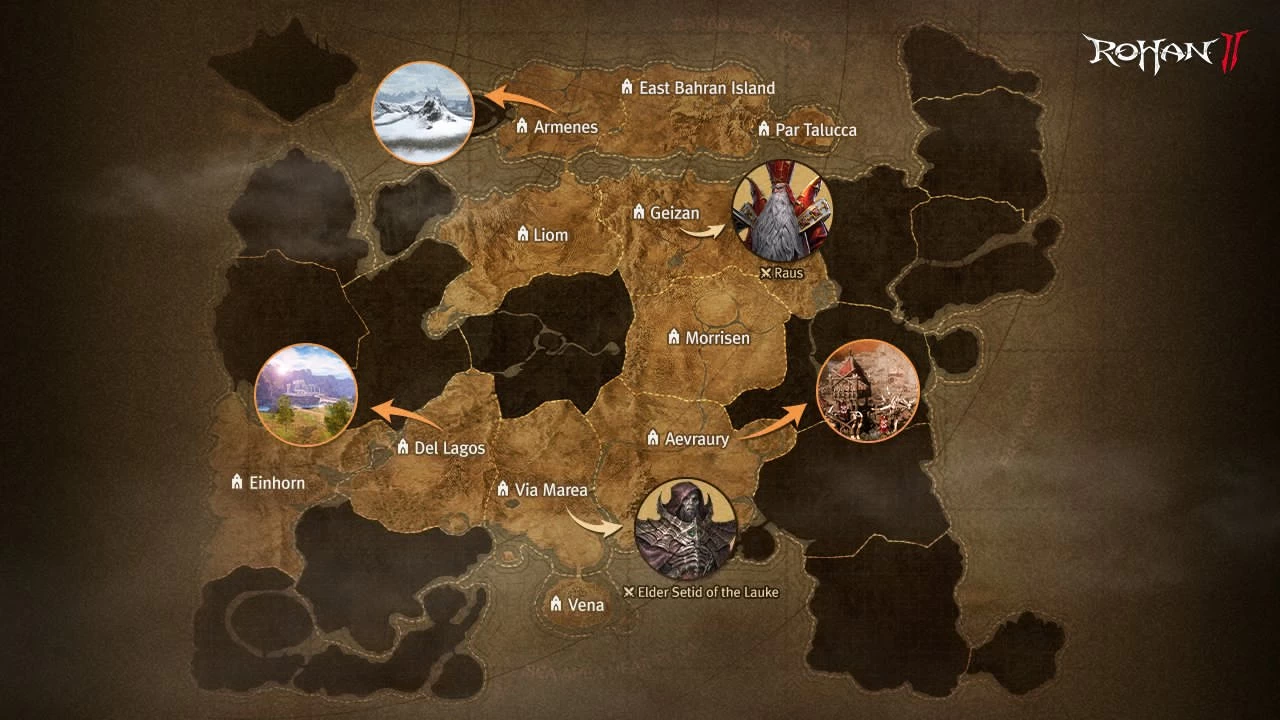Select the Liom town marker
This screenshot has height=720, width=1280.
(522, 234)
